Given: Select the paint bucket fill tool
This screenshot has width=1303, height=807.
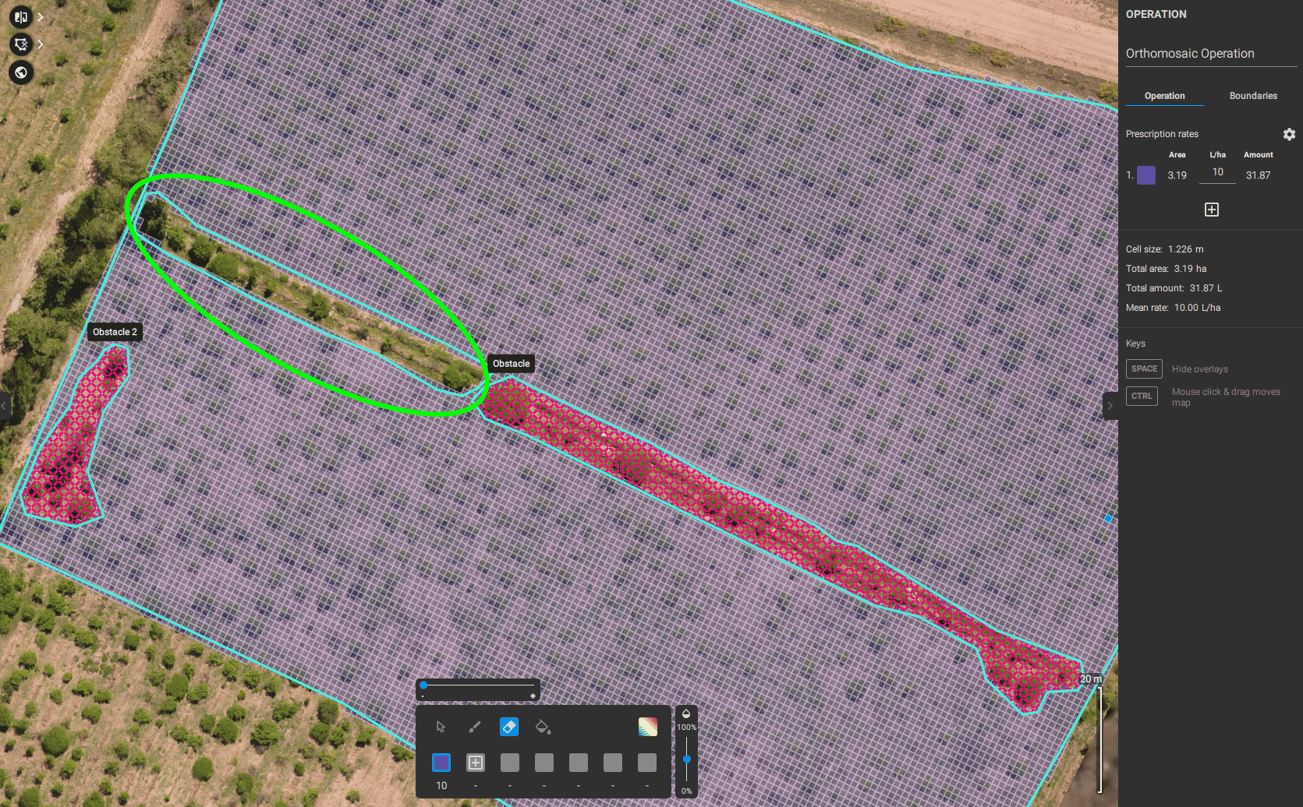Looking at the screenshot, I should click(544, 727).
